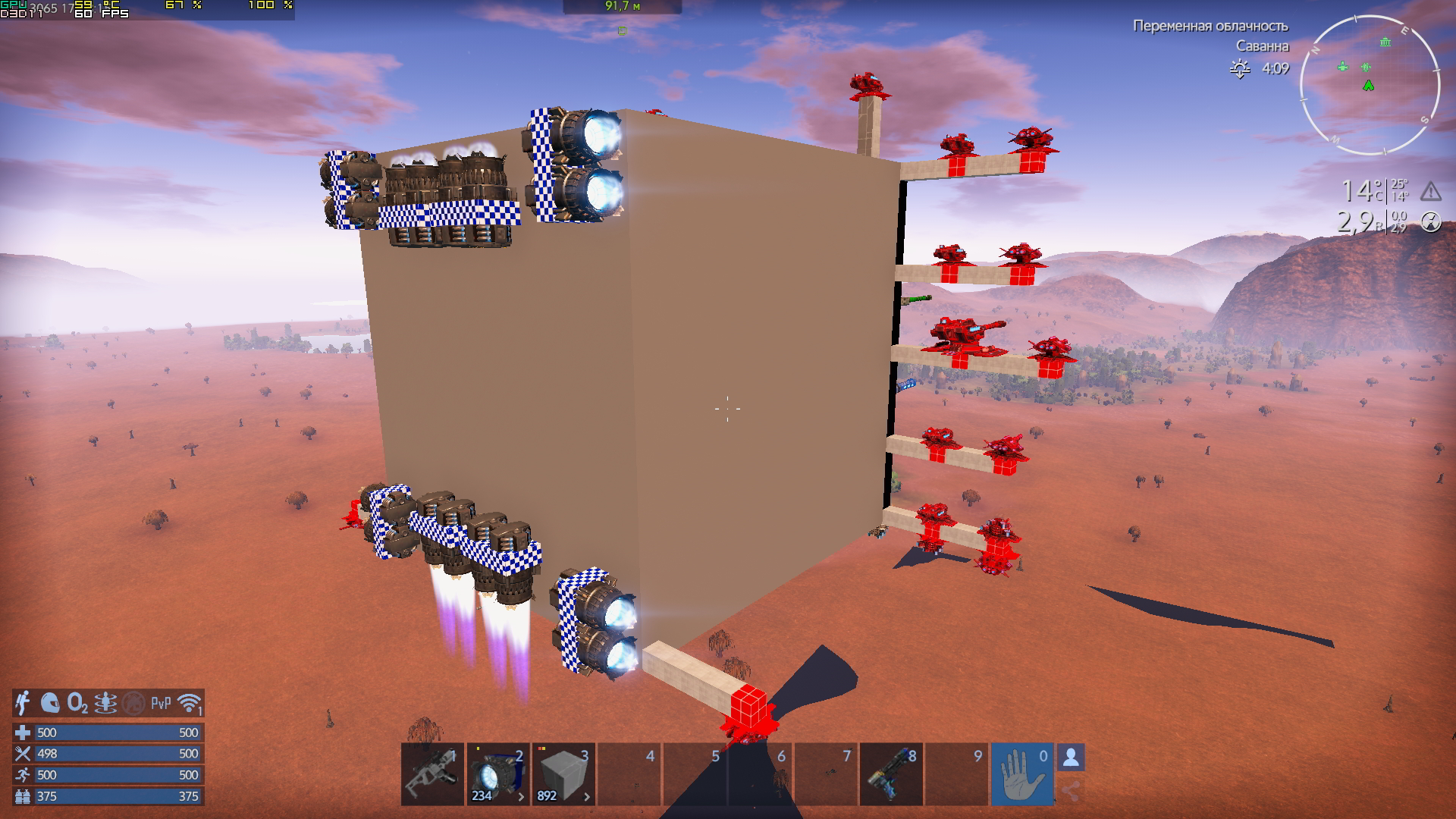Click the temperature warning triangle icon
This screenshot has width=1456, height=819.
tap(1430, 191)
